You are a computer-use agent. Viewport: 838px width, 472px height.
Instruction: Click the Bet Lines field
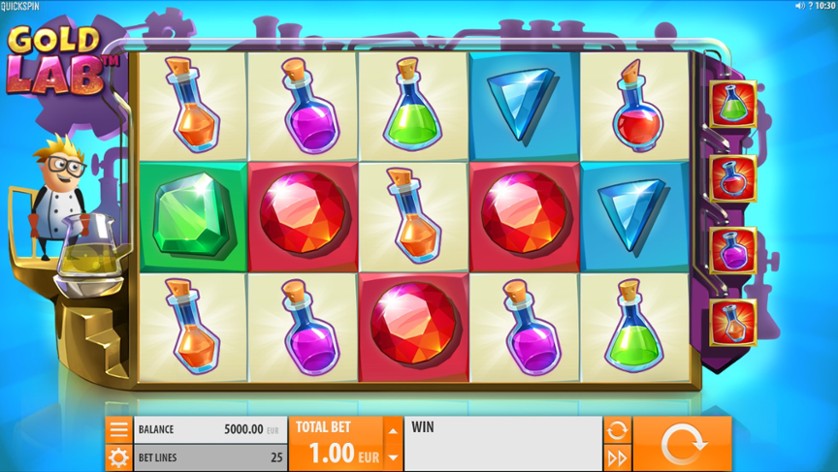click(209, 457)
